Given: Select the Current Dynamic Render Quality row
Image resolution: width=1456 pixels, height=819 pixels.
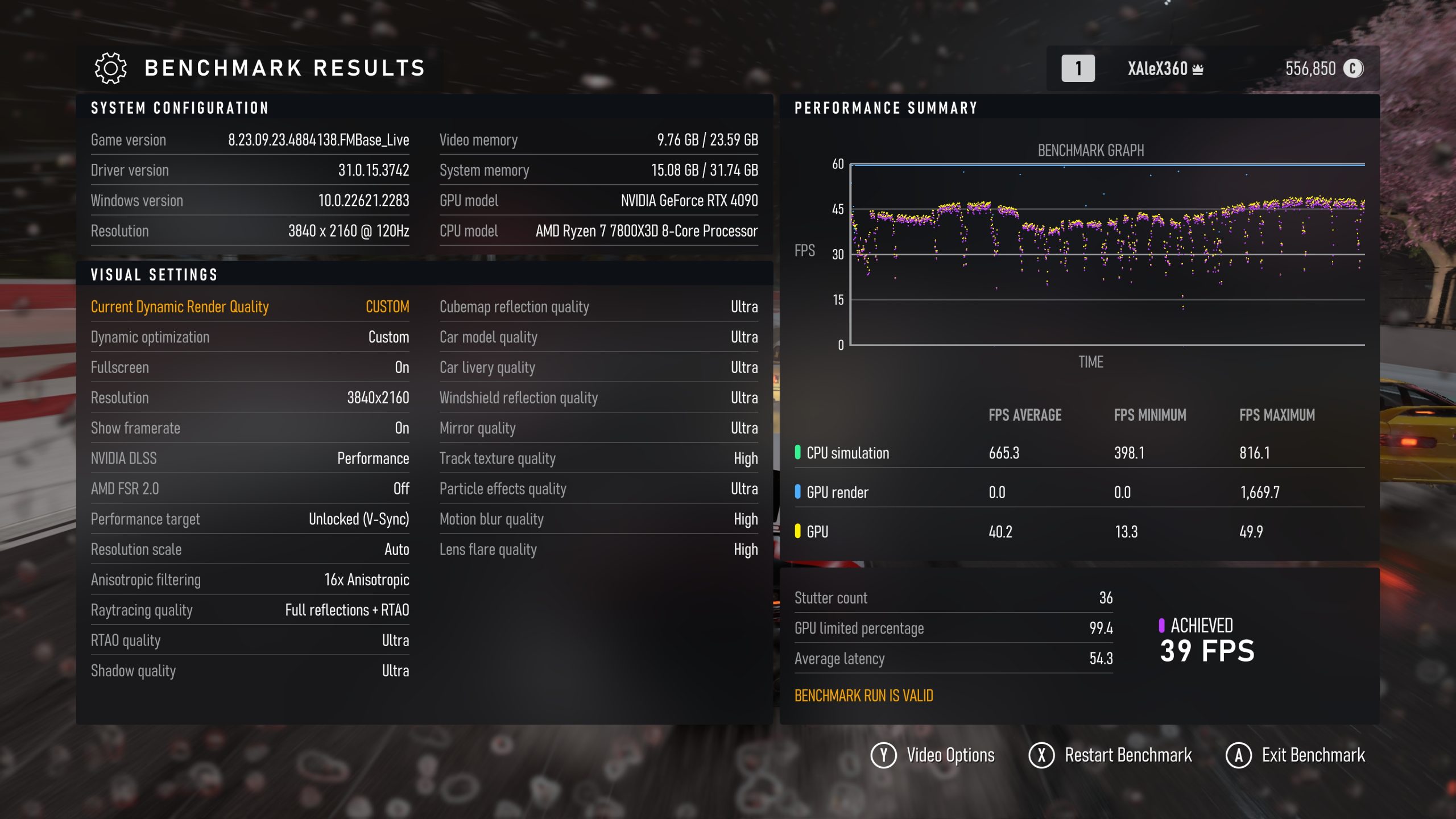Looking at the screenshot, I should [x=250, y=307].
